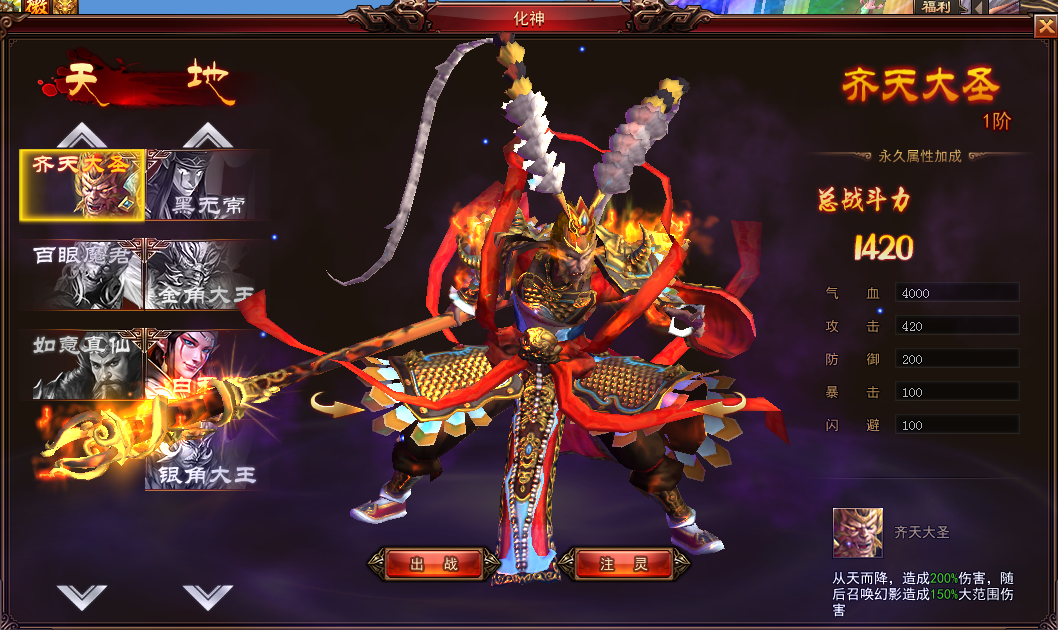Select the 齐天大圣 portrait card
The height and width of the screenshot is (630, 1058).
pyautogui.click(x=83, y=185)
